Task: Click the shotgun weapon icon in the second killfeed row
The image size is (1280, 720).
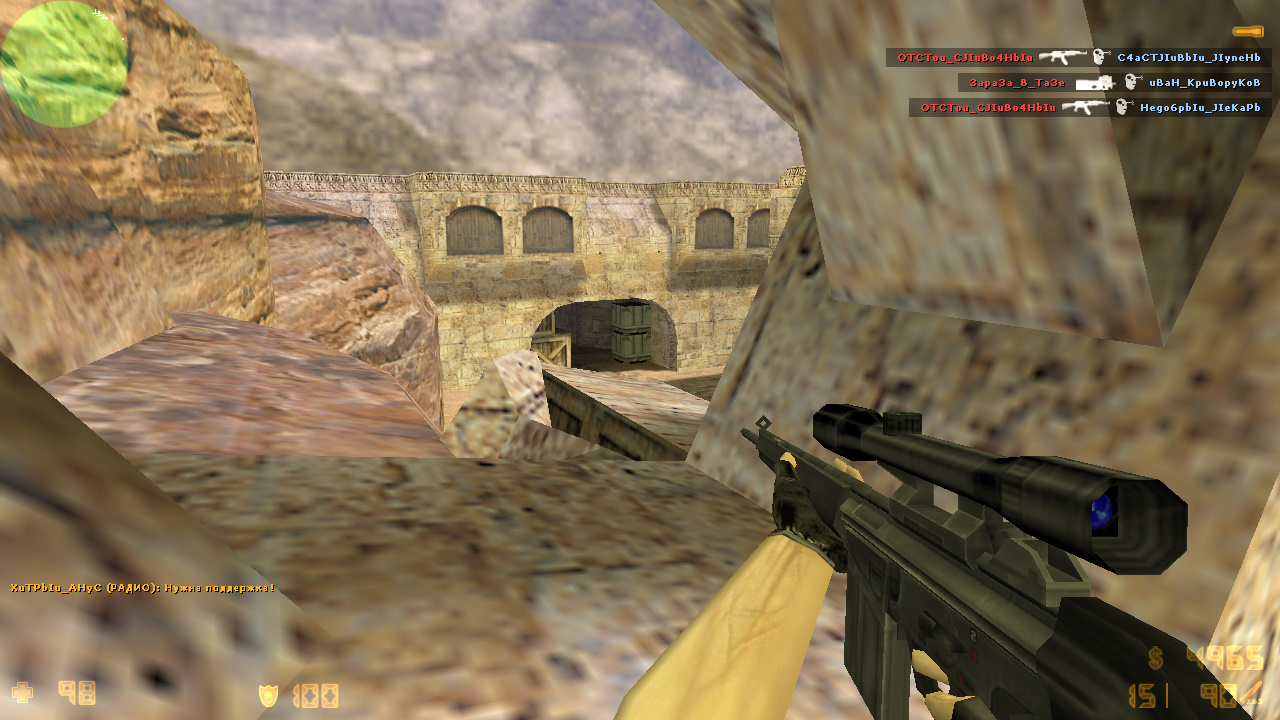Action: click(1095, 83)
